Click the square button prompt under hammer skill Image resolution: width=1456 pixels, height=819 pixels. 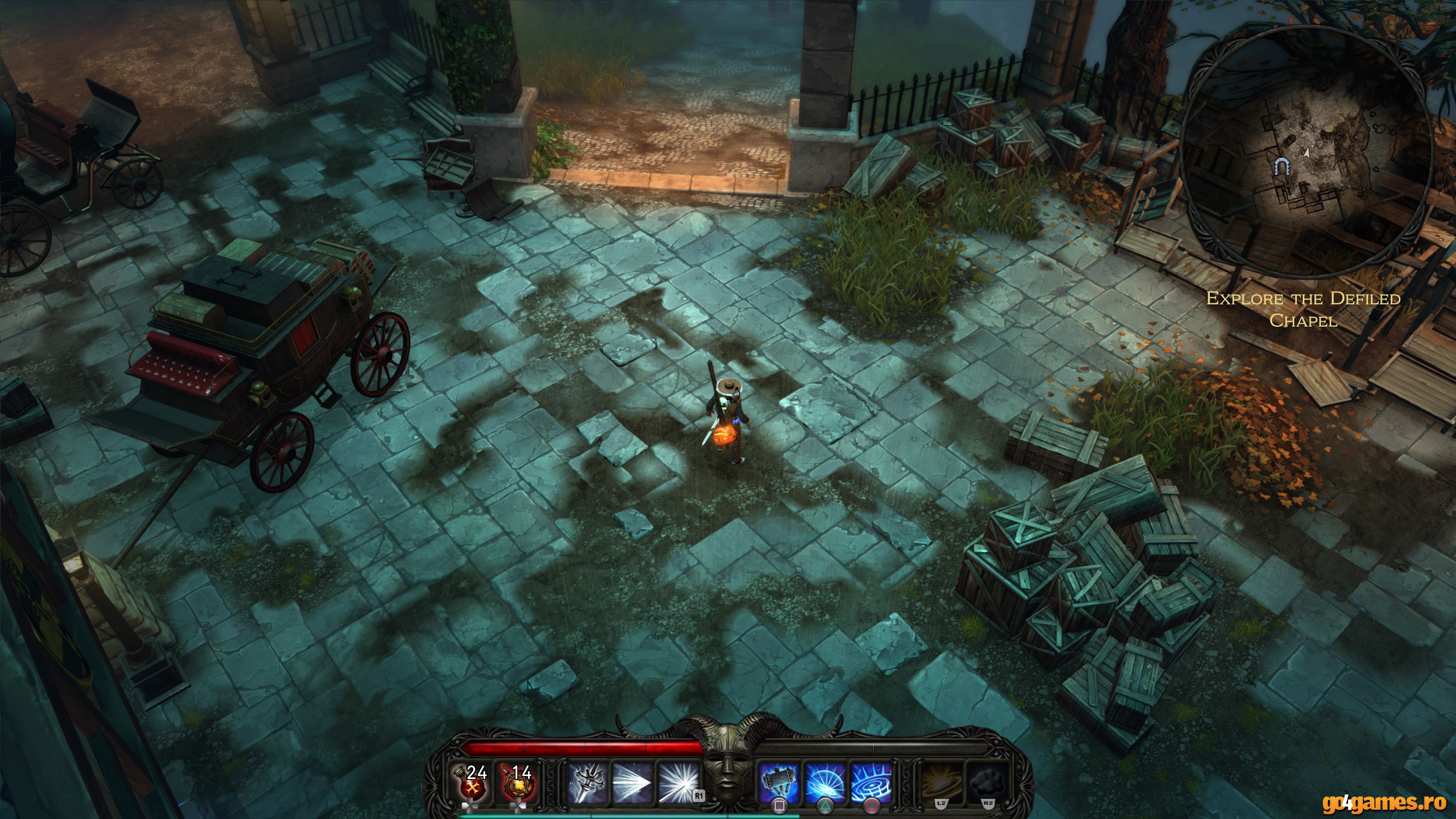780,806
